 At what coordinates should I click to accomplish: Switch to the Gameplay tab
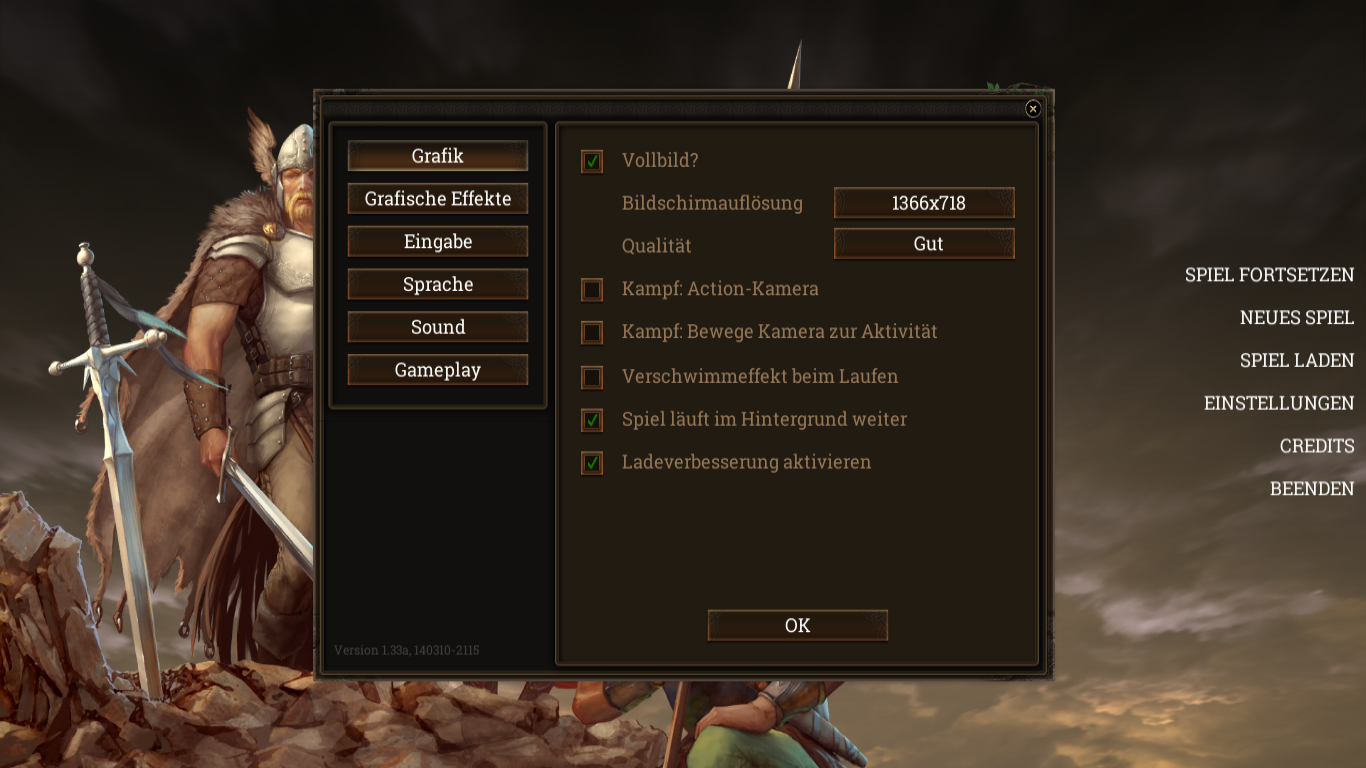click(x=437, y=370)
